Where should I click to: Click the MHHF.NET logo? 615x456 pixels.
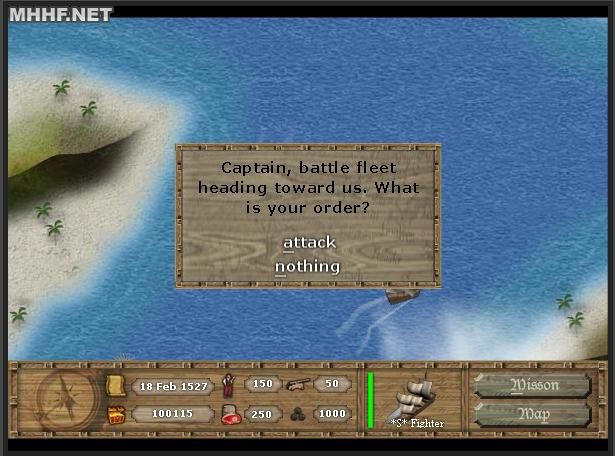coord(60,14)
